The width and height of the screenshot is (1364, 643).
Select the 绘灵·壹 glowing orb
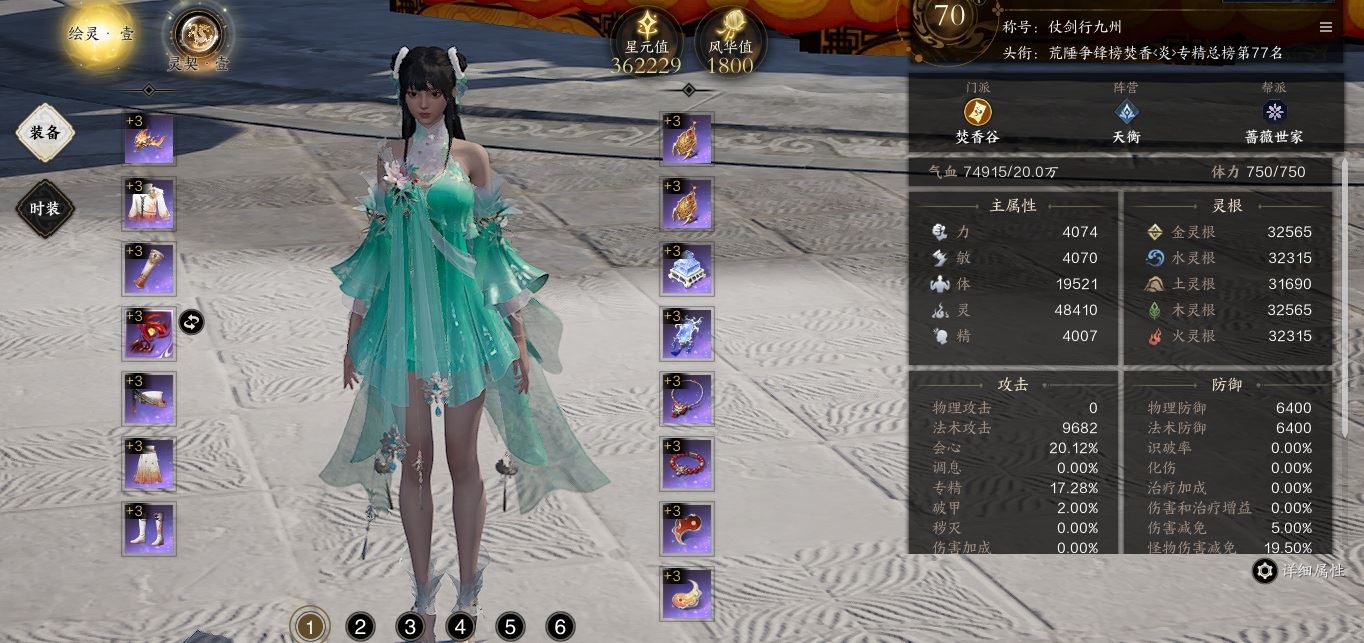[x=101, y=33]
